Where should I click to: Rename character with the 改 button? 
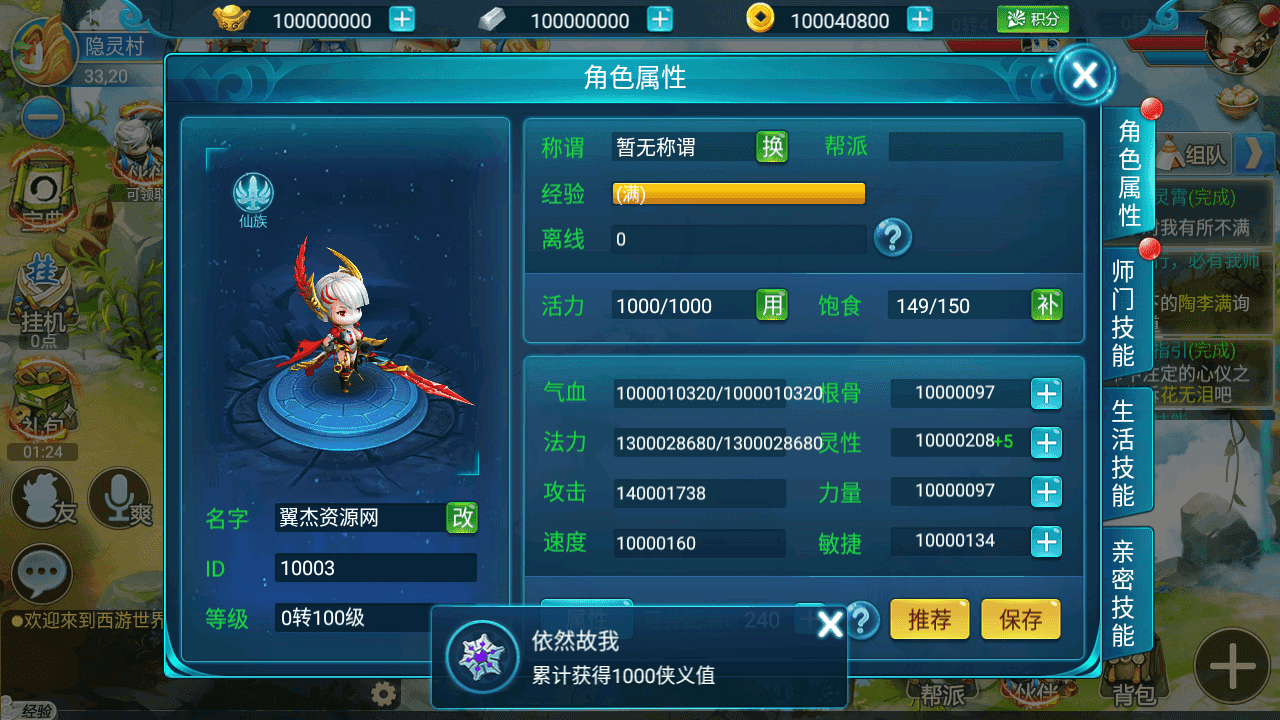462,517
